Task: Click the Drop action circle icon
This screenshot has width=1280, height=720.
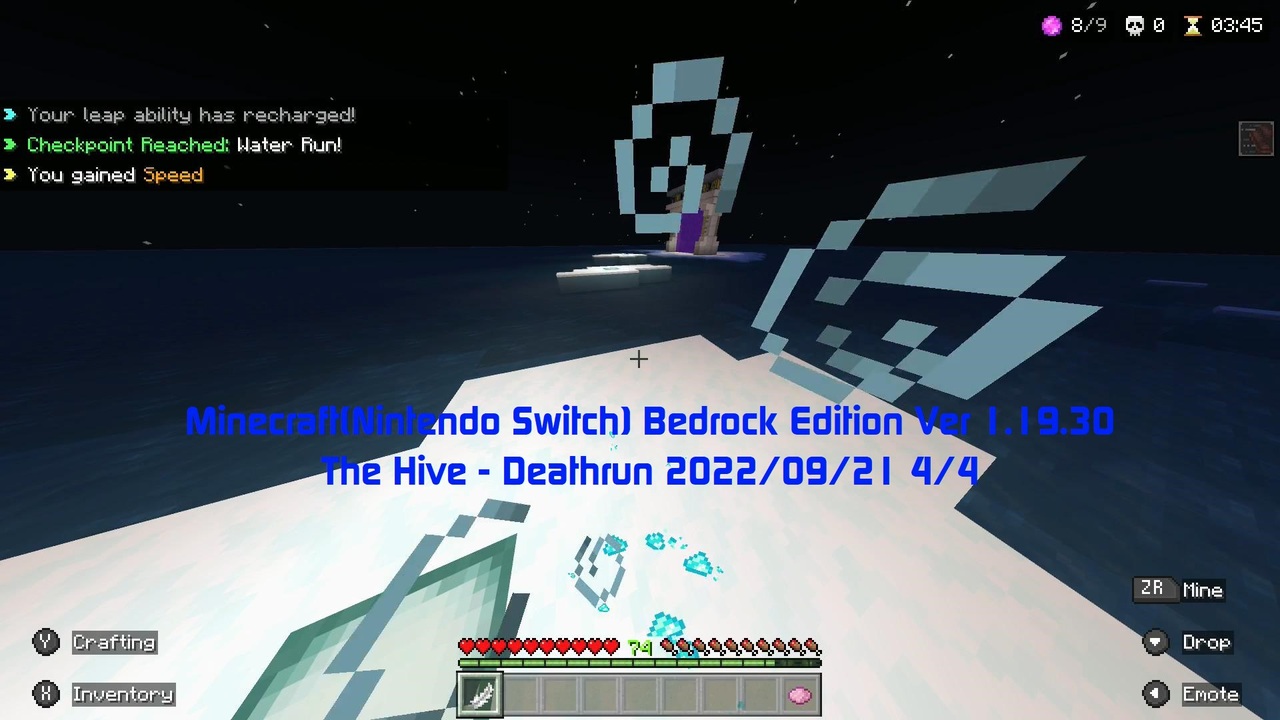Action: [1155, 642]
